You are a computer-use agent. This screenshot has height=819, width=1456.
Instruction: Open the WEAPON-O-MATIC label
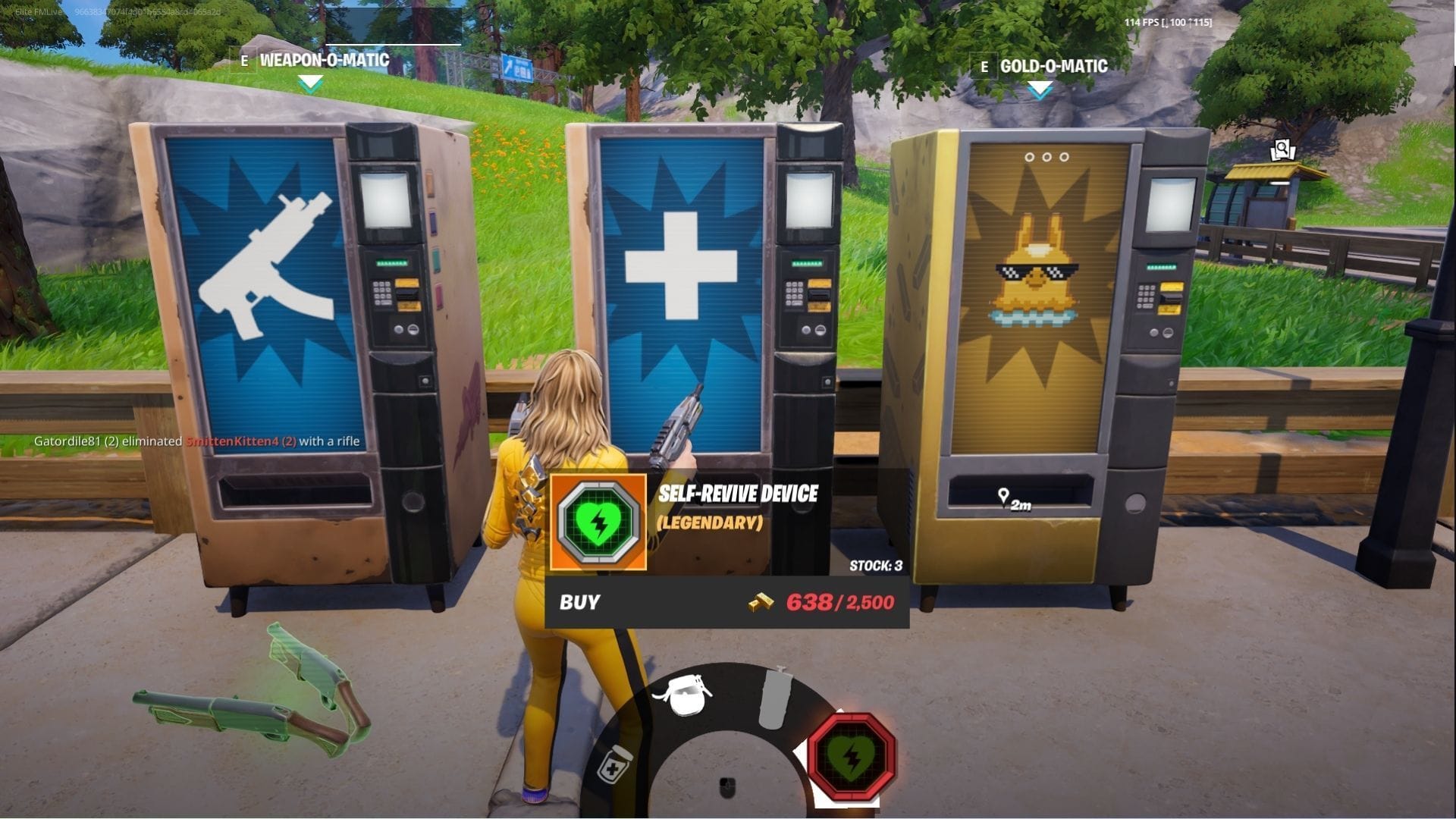pos(322,64)
